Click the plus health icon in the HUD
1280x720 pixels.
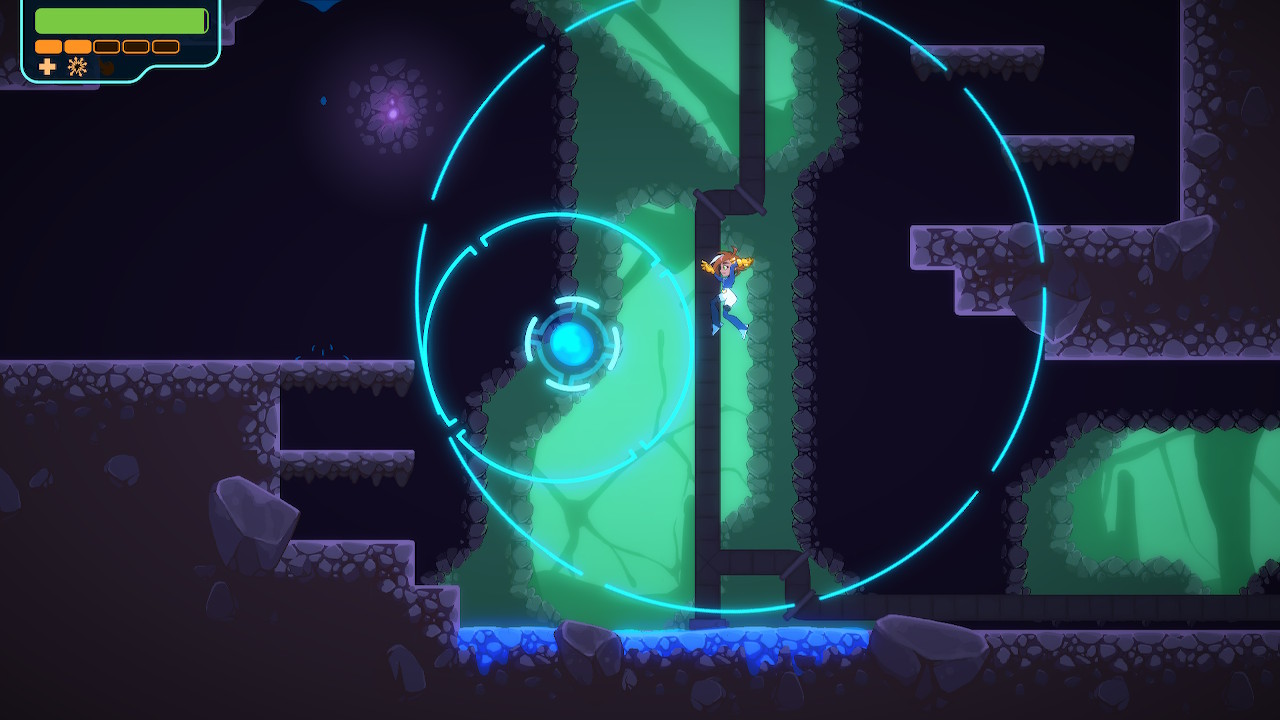pyautogui.click(x=47, y=67)
